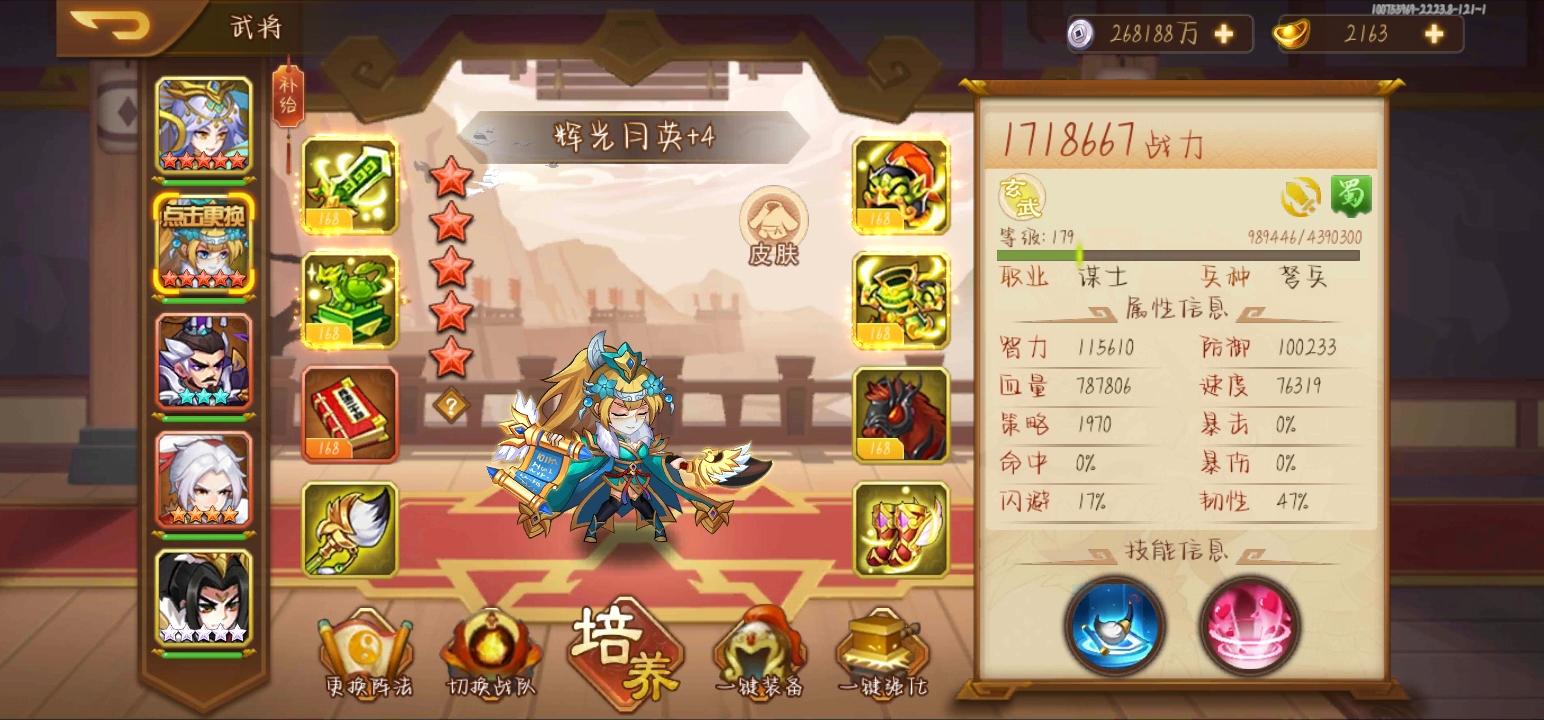Select the 点击更换 hero portrait
This screenshot has height=720, width=1544.
click(x=203, y=245)
